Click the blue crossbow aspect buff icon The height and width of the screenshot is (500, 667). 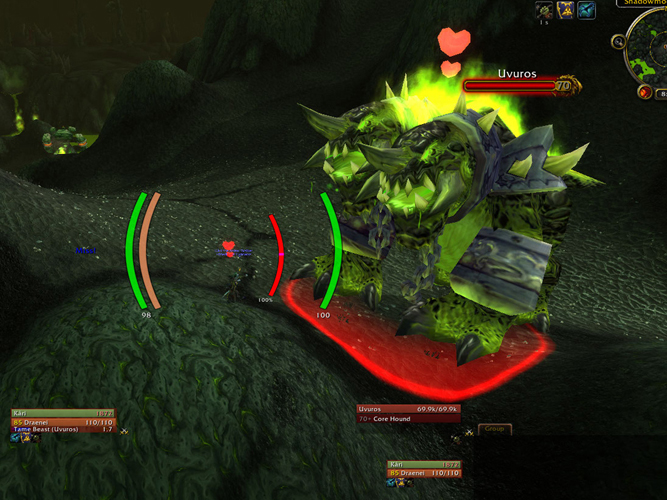(587, 10)
